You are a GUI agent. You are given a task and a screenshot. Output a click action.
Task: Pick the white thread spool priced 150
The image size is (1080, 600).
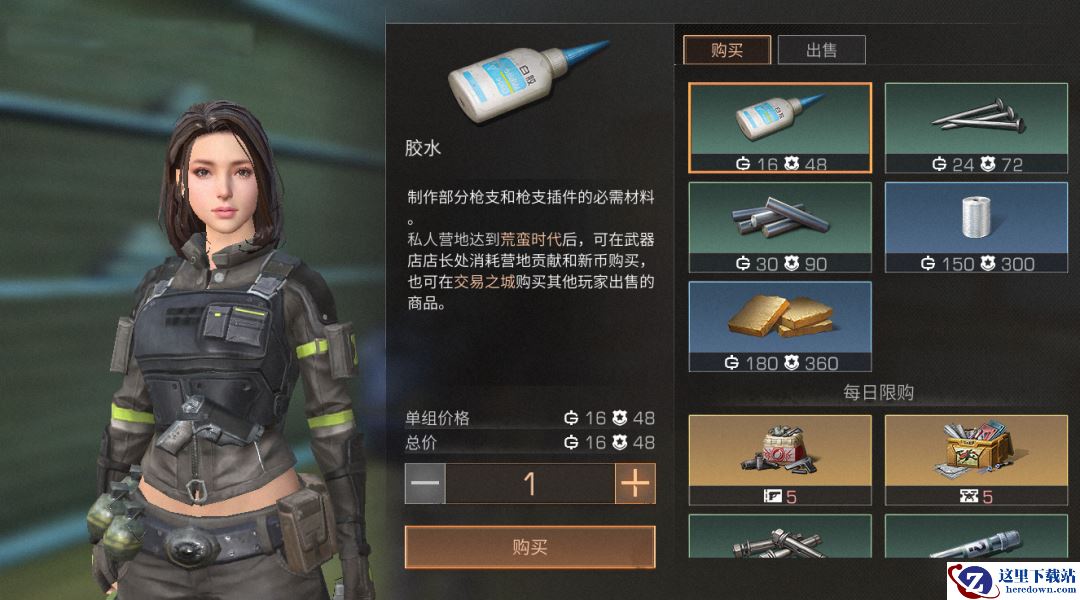(x=977, y=227)
